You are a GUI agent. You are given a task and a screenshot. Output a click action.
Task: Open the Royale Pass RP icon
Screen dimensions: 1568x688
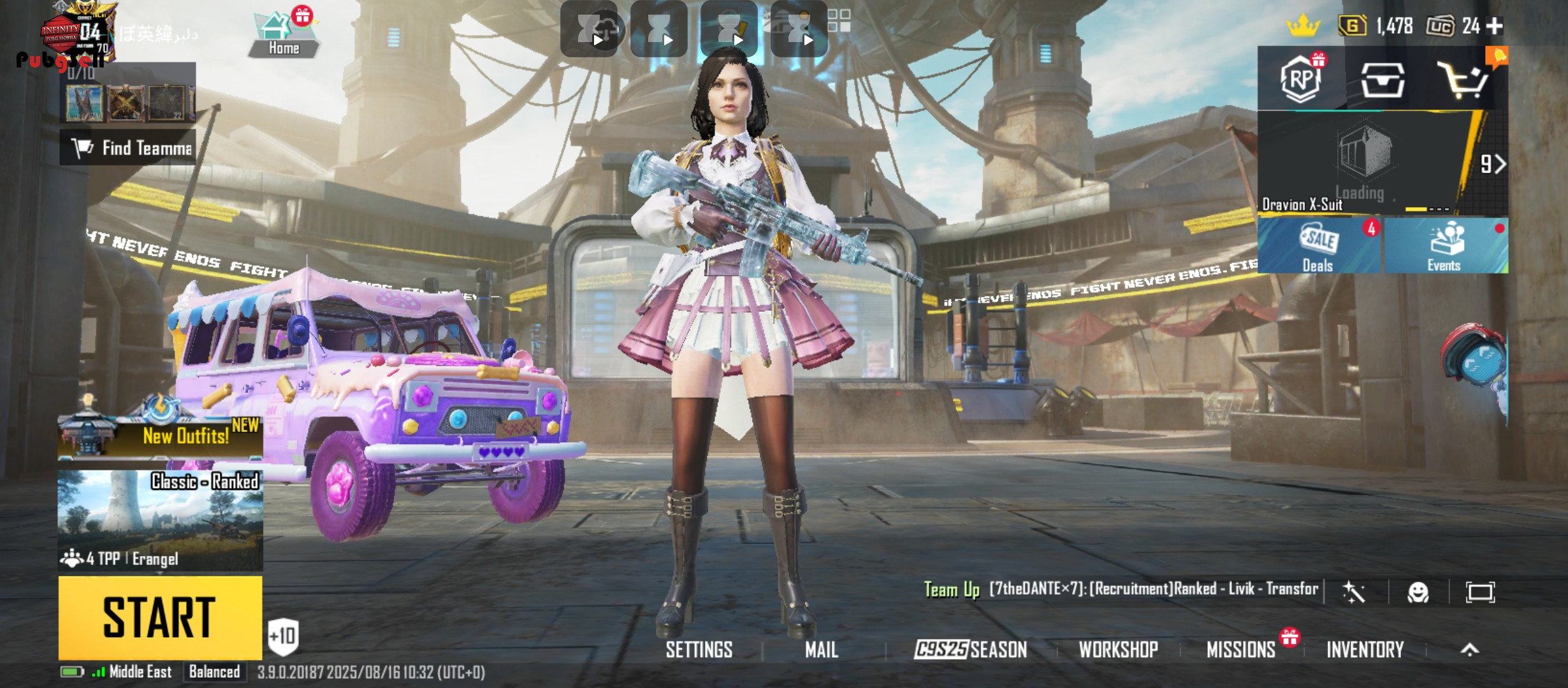1301,80
